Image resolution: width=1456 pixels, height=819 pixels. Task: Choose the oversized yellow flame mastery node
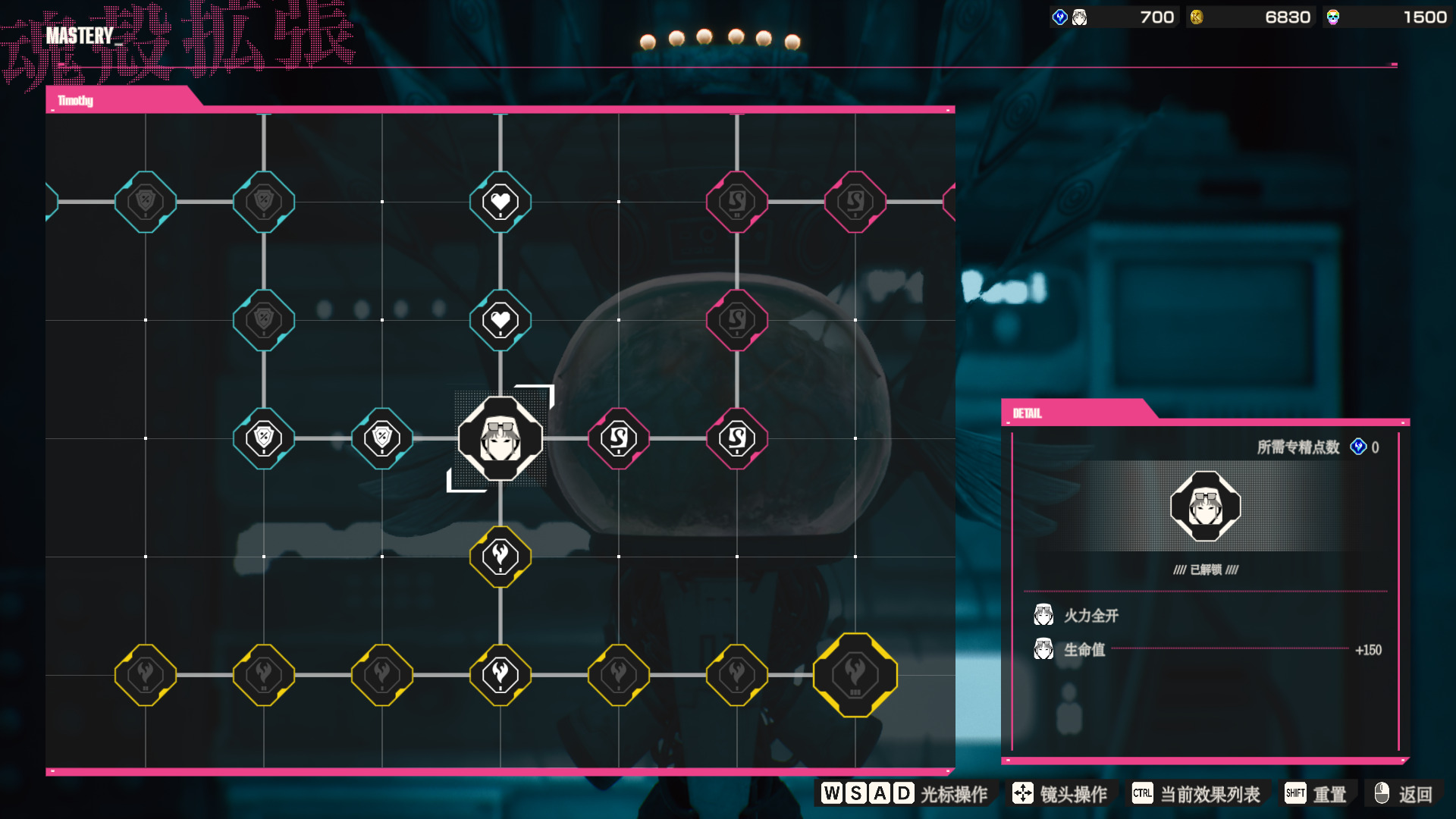click(855, 674)
